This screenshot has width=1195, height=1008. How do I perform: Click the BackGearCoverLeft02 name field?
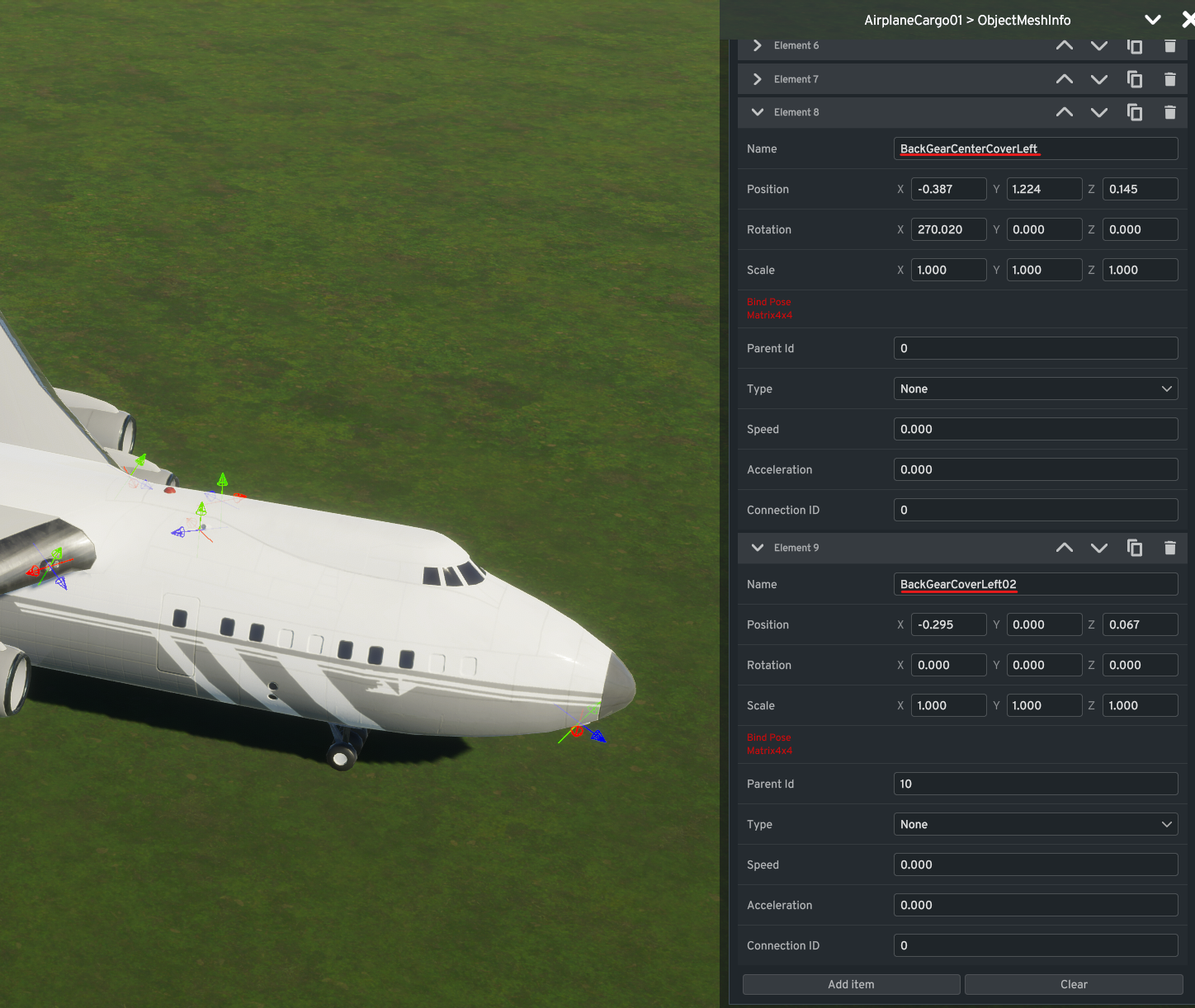1036,584
